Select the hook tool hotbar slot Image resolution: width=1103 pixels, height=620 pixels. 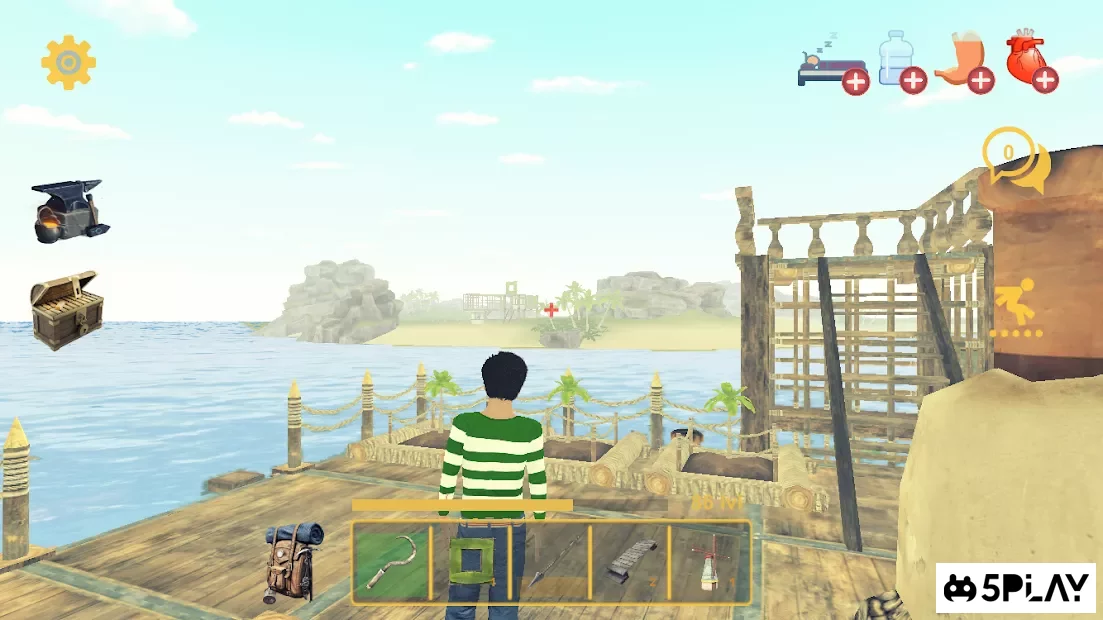click(390, 564)
